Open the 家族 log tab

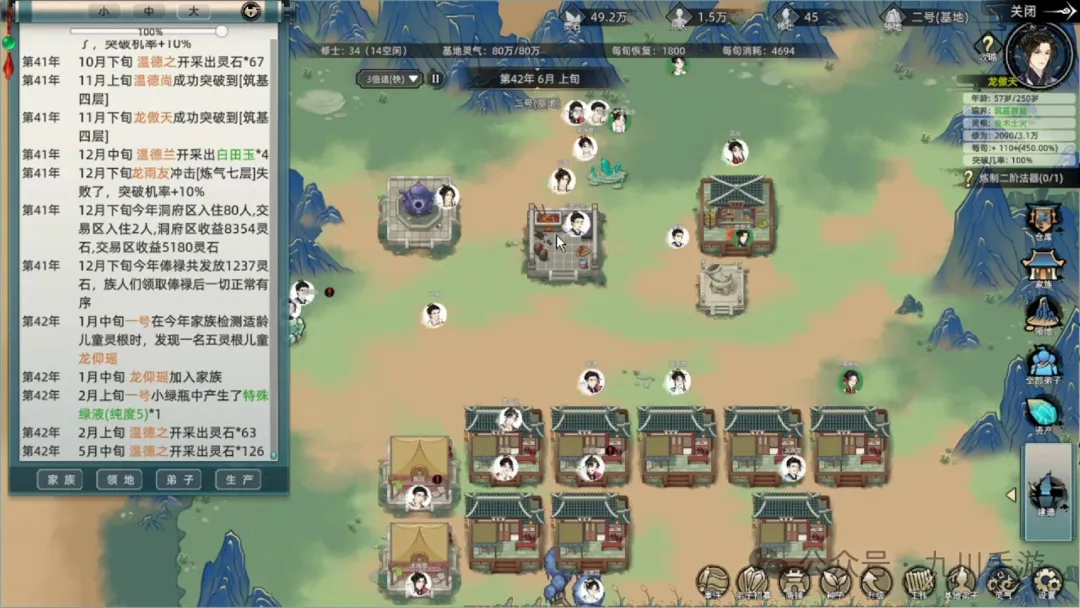coord(60,480)
